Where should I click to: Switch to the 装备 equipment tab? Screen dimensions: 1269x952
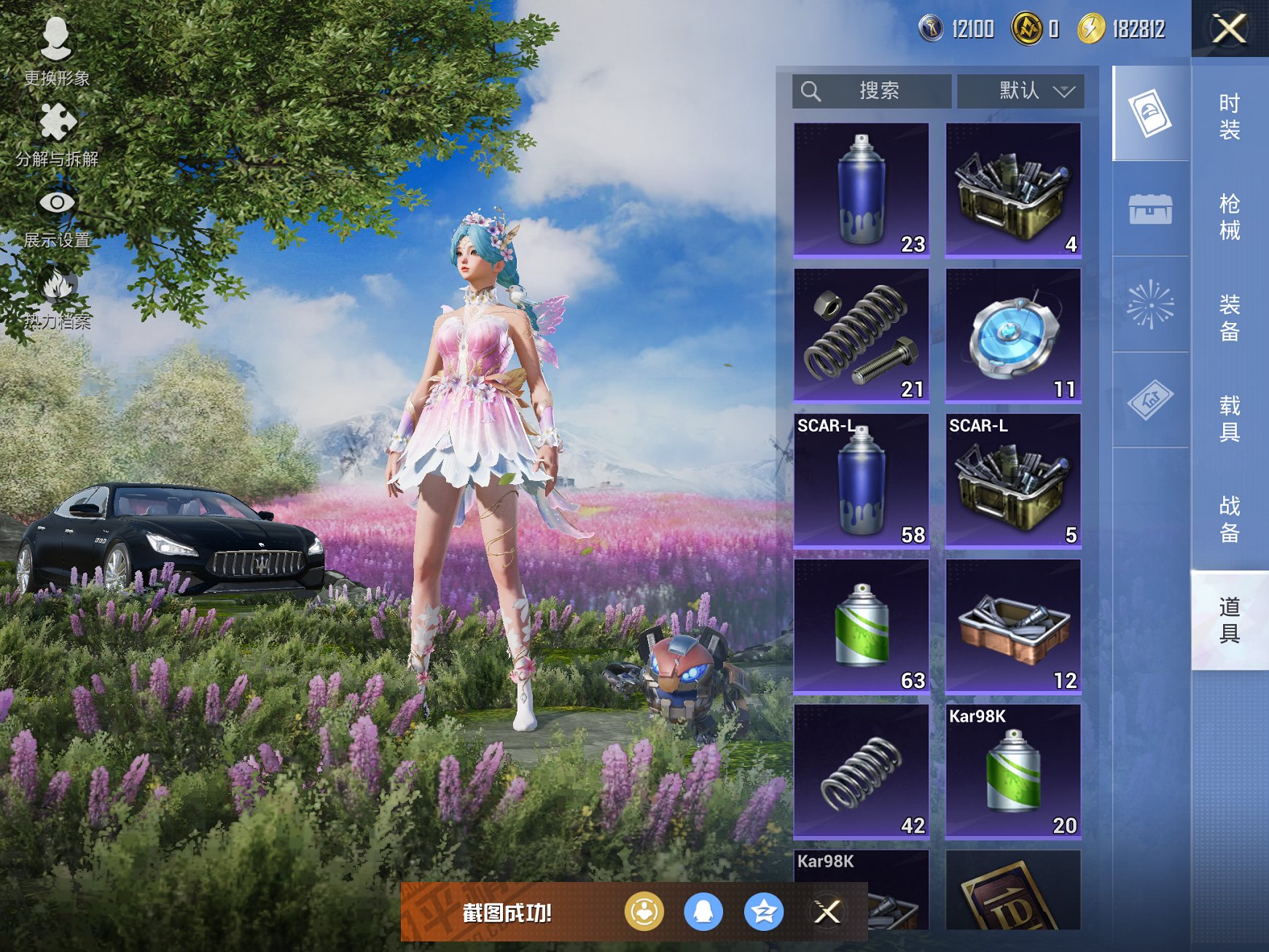[x=1229, y=318]
